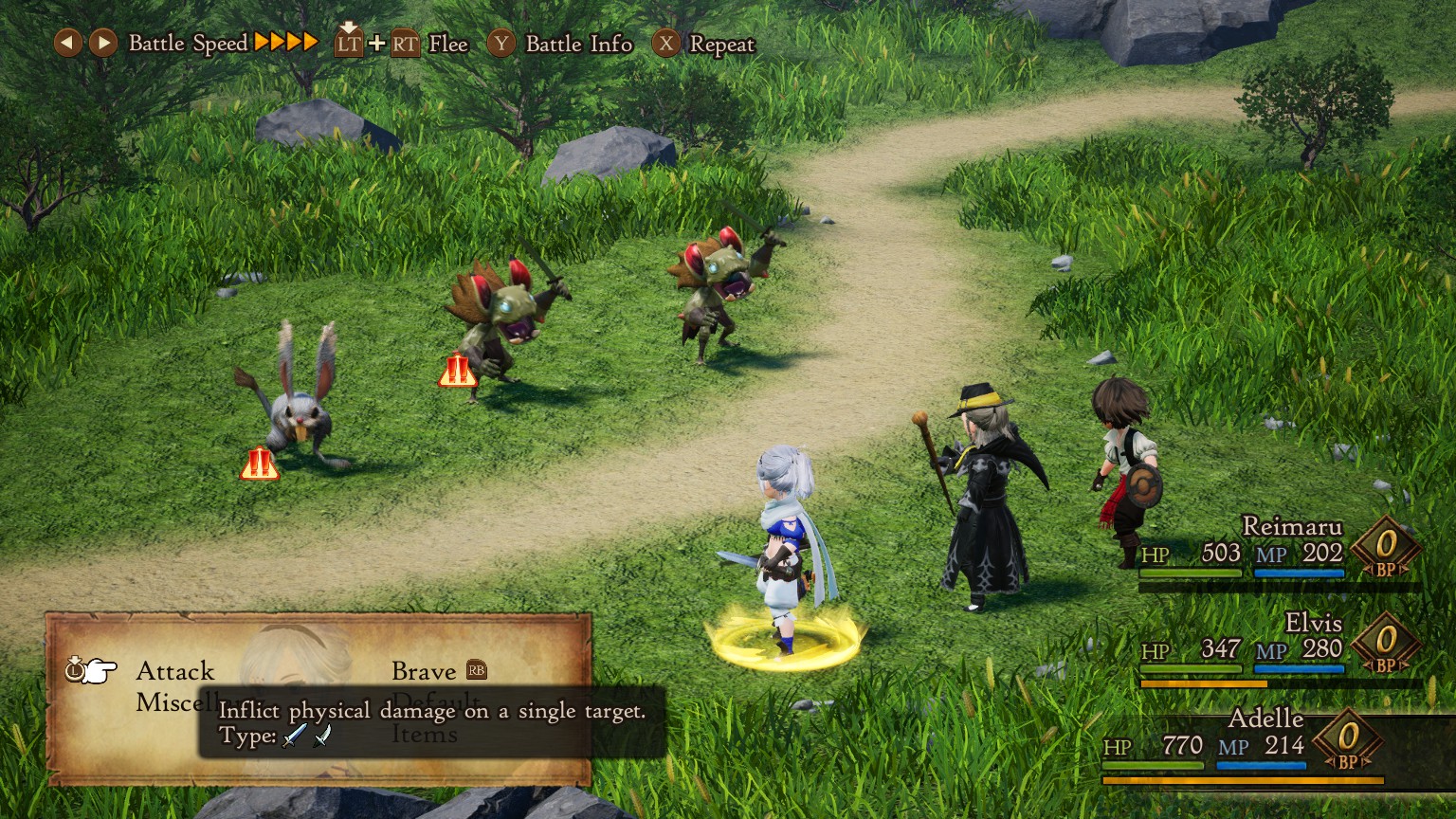The height and width of the screenshot is (819, 1456).
Task: Select the Attack command
Action: click(x=175, y=671)
